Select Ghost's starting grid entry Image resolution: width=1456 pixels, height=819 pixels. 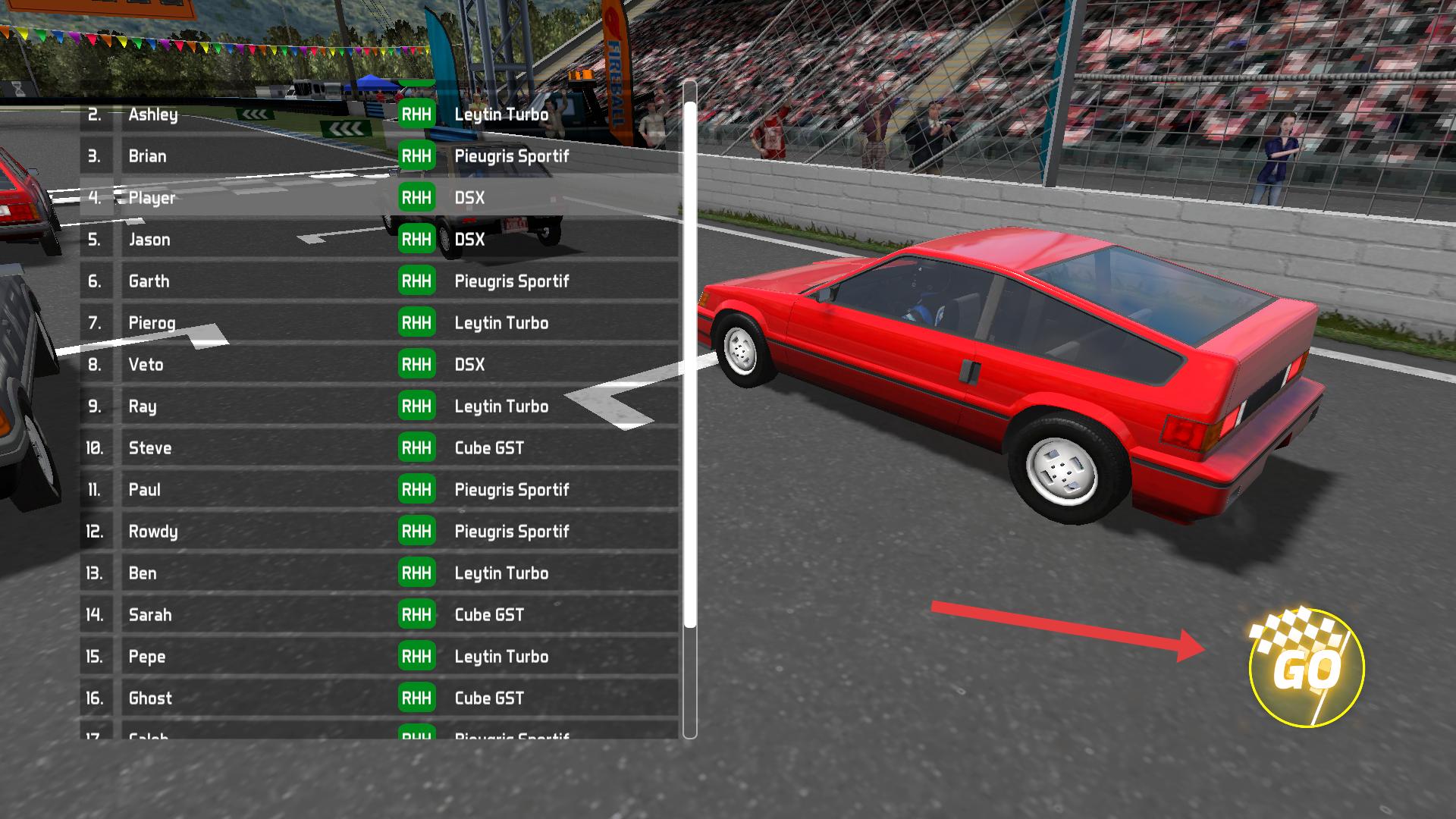click(x=379, y=698)
